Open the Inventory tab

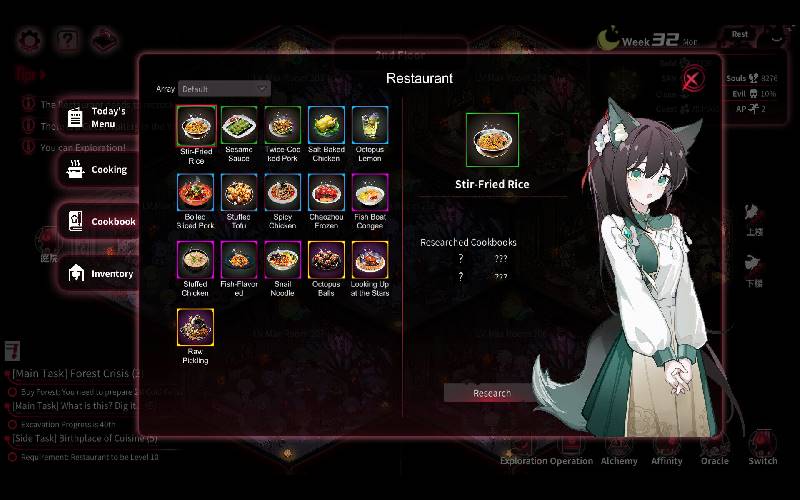(100, 273)
